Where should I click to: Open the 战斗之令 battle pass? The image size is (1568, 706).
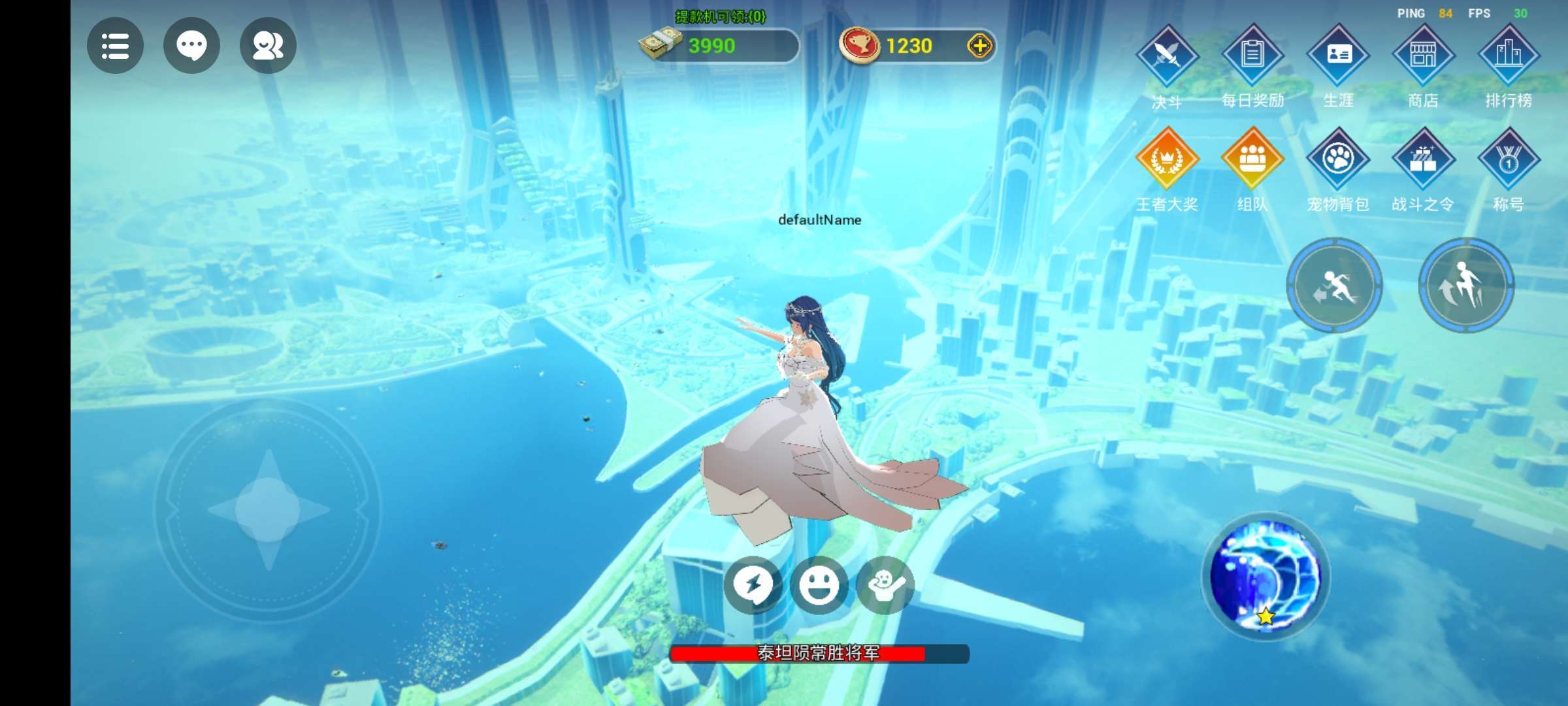click(x=1423, y=159)
